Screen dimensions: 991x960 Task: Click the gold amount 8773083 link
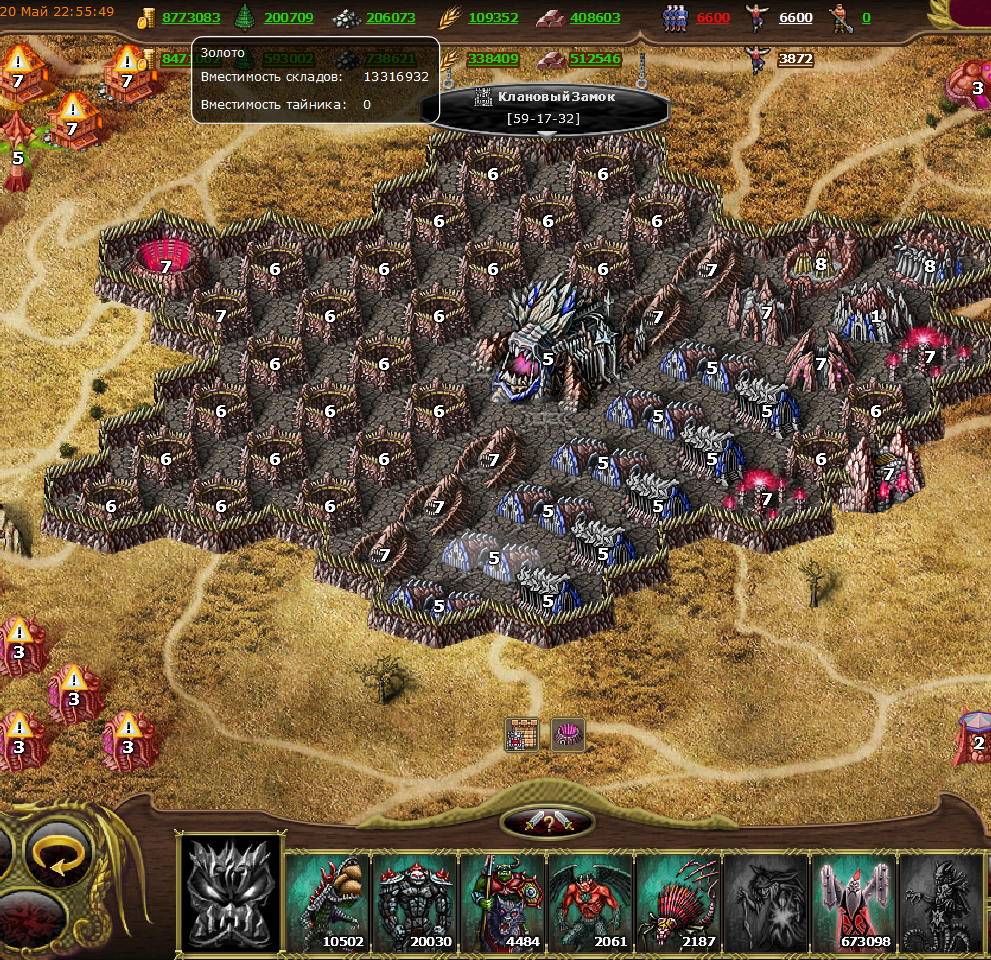pyautogui.click(x=190, y=18)
